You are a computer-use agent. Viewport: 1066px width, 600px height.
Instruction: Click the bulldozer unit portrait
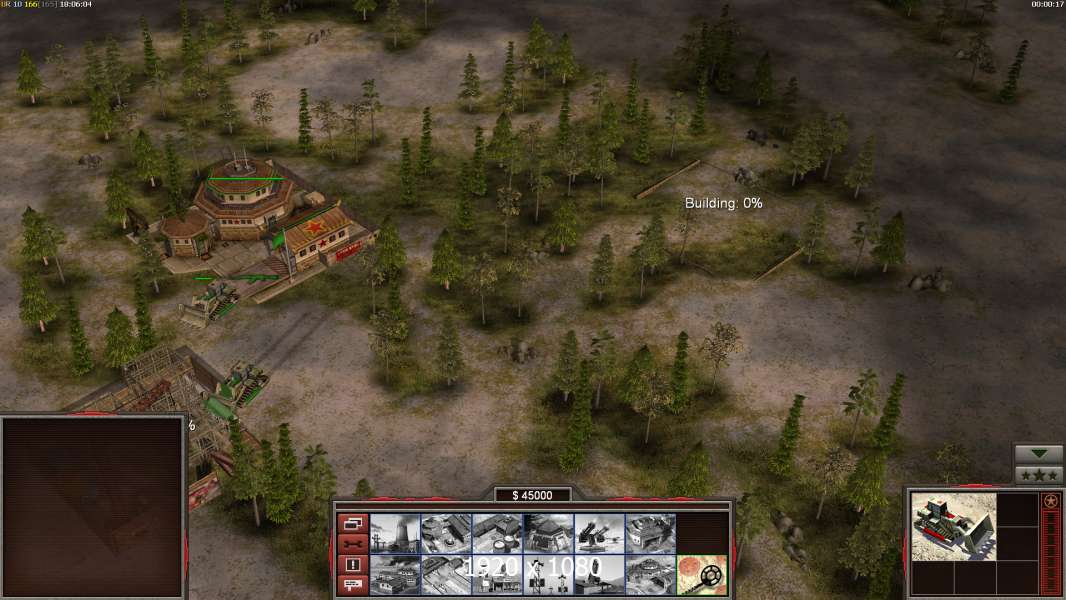click(954, 526)
